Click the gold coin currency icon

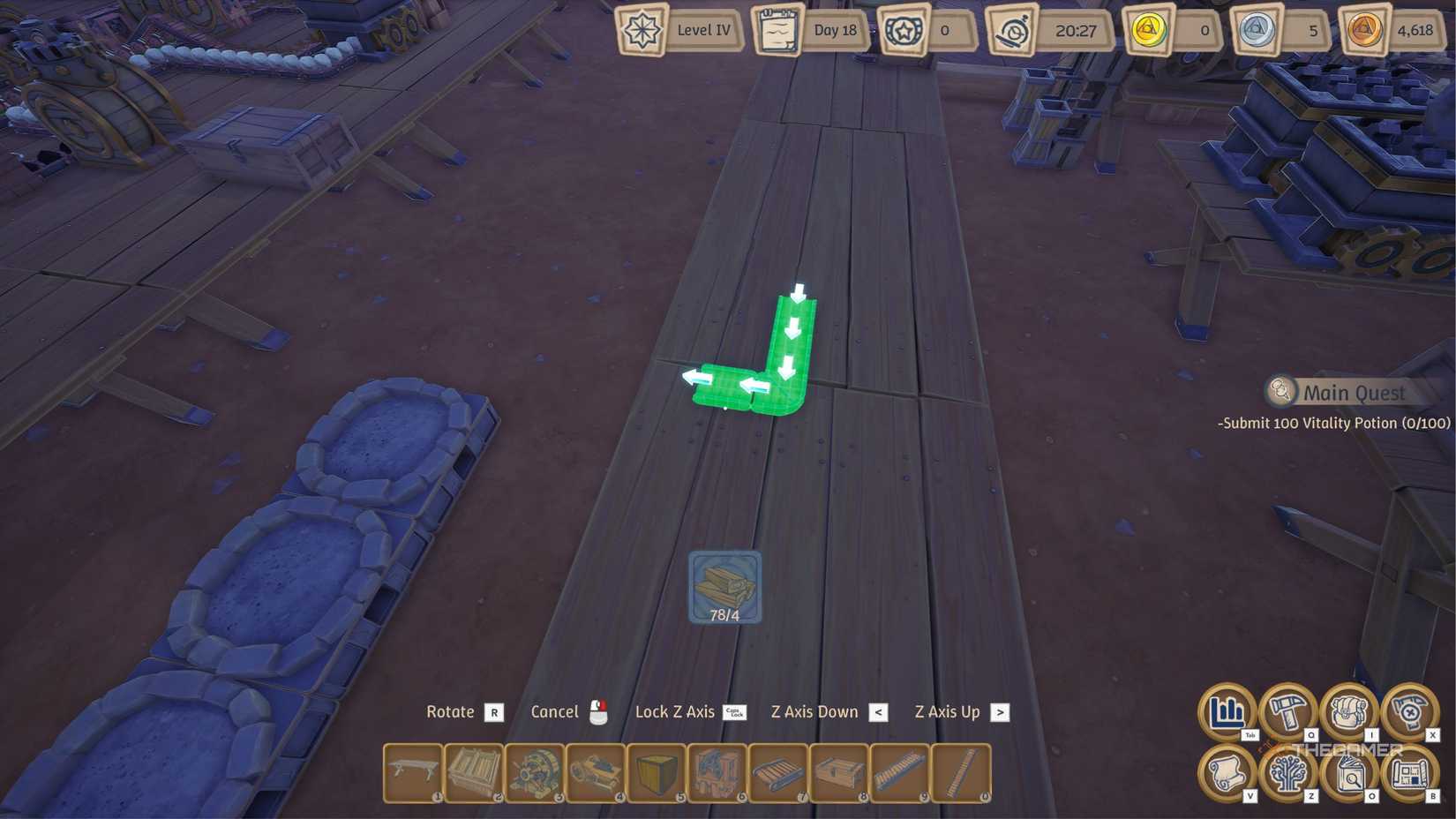coord(1152,28)
